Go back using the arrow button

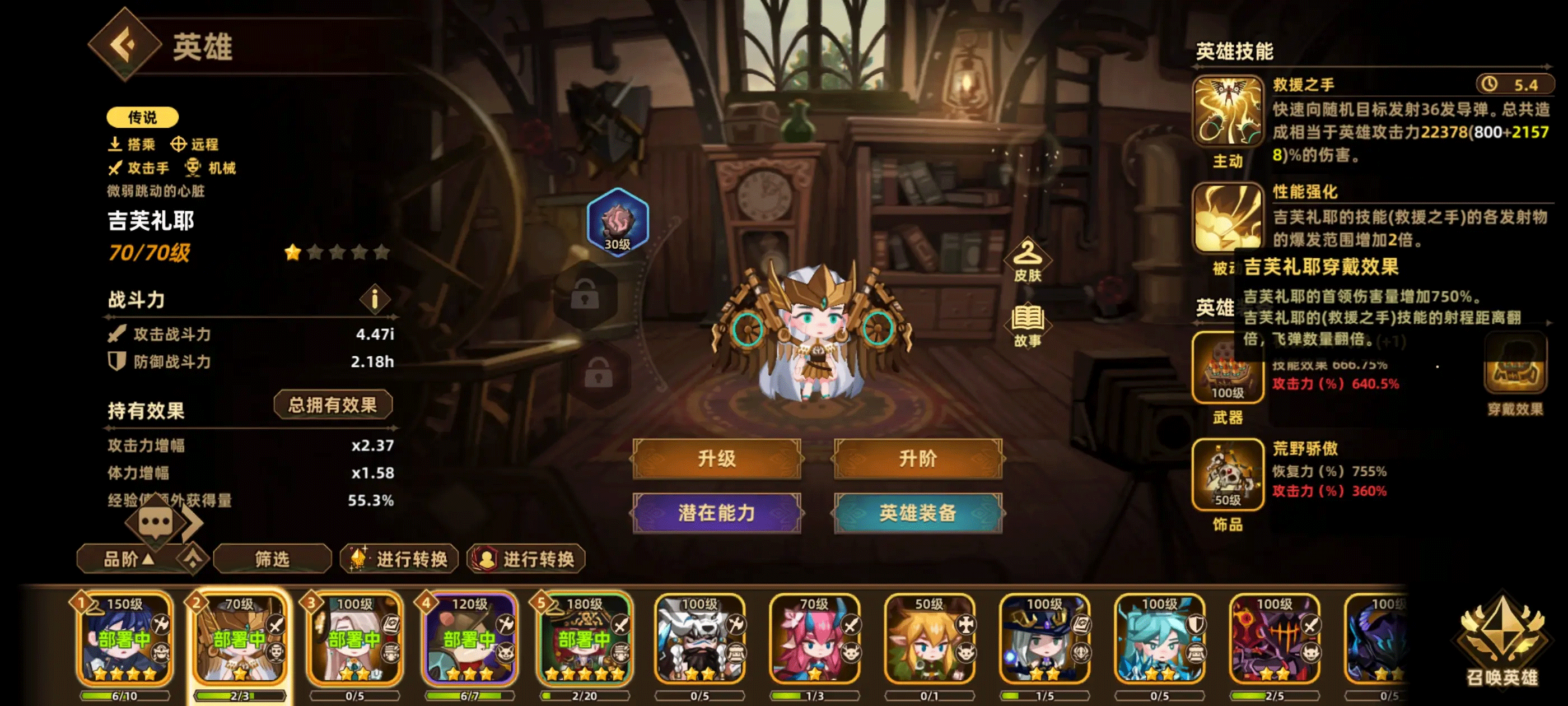pos(125,44)
